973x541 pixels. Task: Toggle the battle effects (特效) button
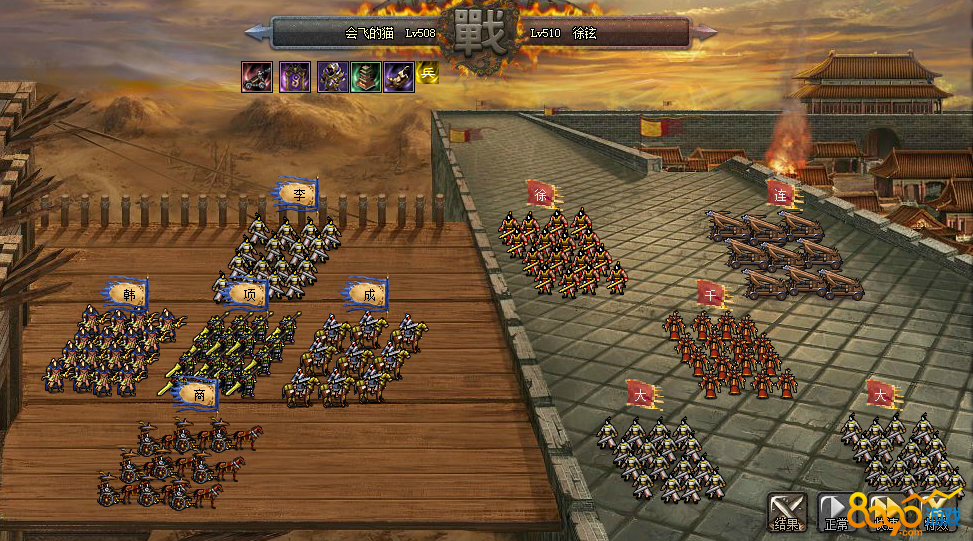coord(937,511)
